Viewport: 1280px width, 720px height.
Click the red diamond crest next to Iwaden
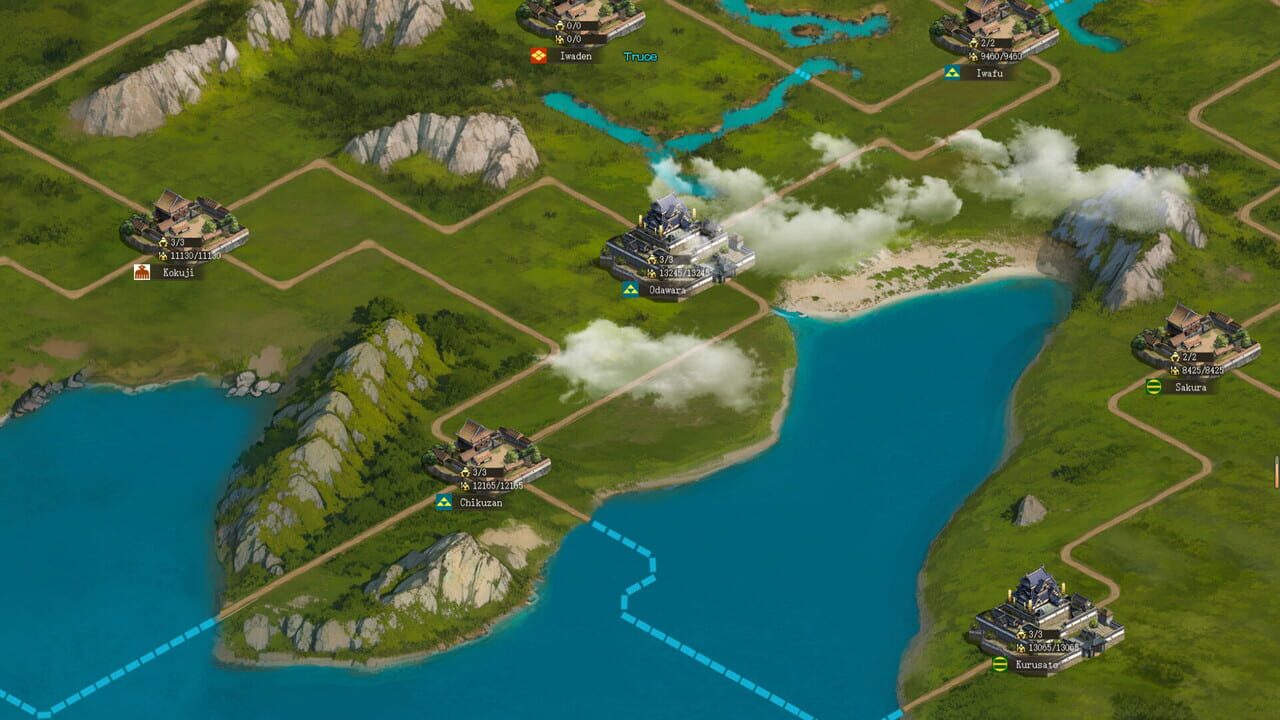539,56
